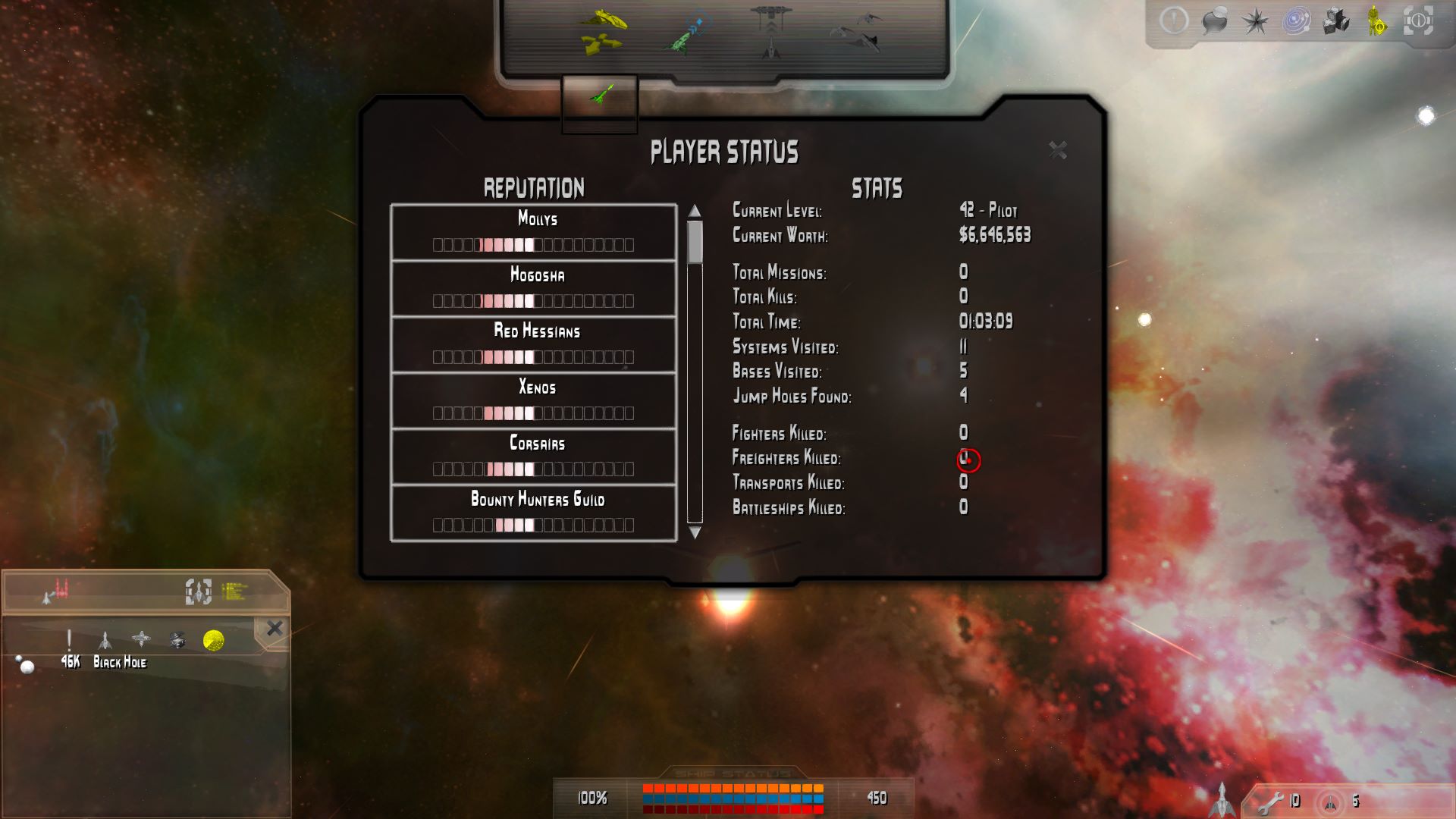This screenshot has height=819, width=1456.
Task: Click the yellow player status figure icon
Action: point(1376,21)
